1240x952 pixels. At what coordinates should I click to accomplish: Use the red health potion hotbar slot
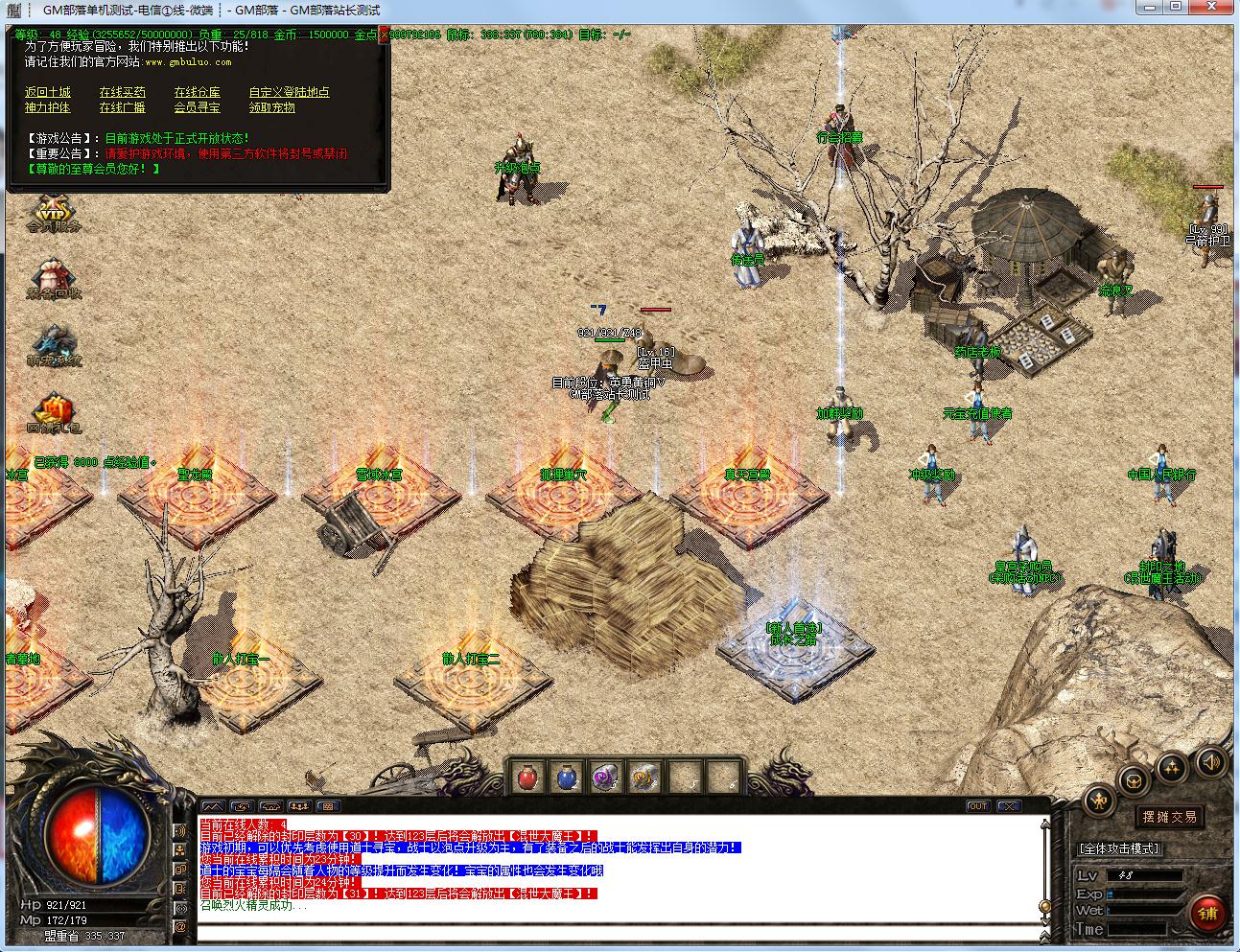click(x=528, y=778)
